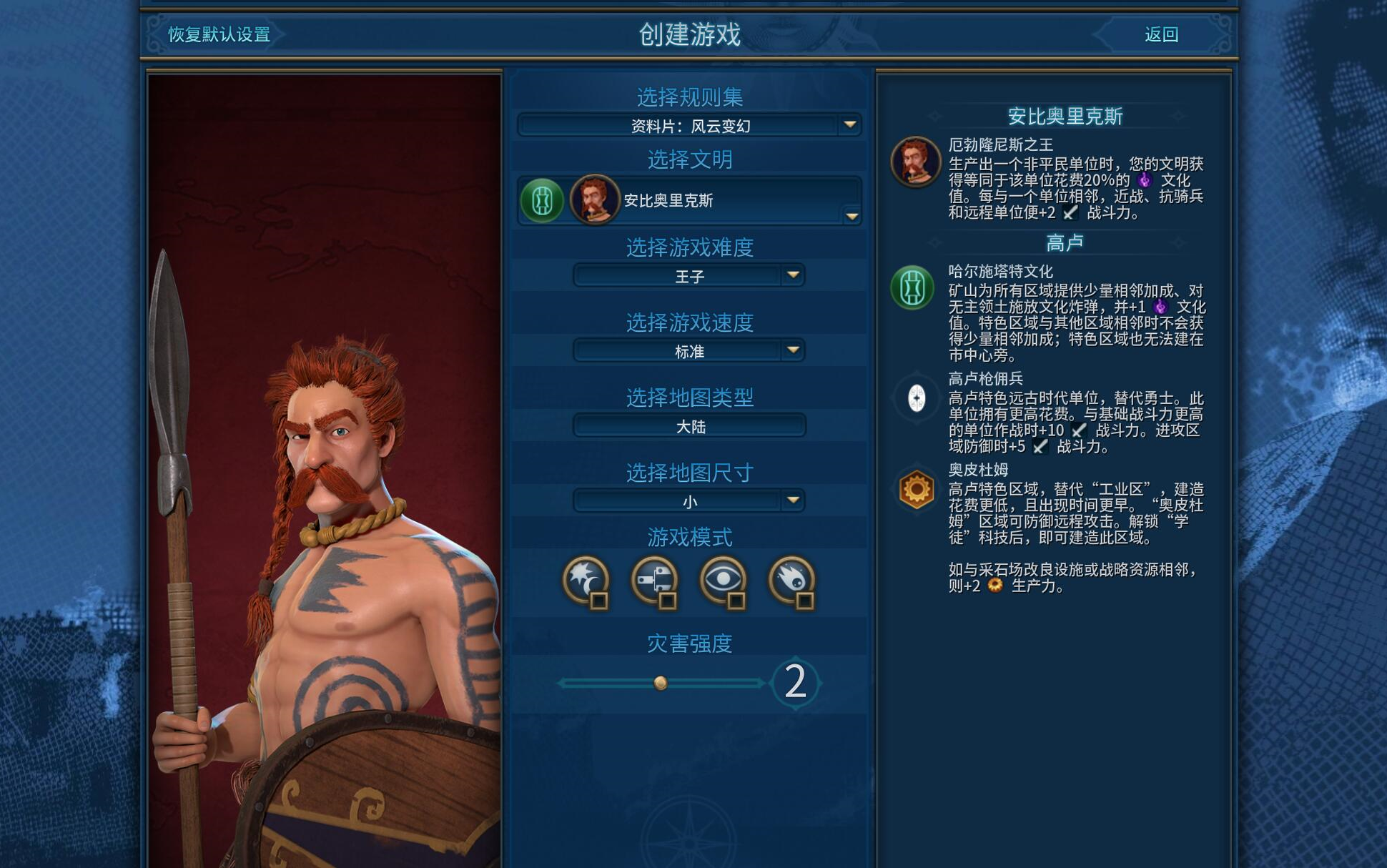Choose map type via the 大陆 button
Viewport: 1387px width, 868px height.
tap(689, 426)
